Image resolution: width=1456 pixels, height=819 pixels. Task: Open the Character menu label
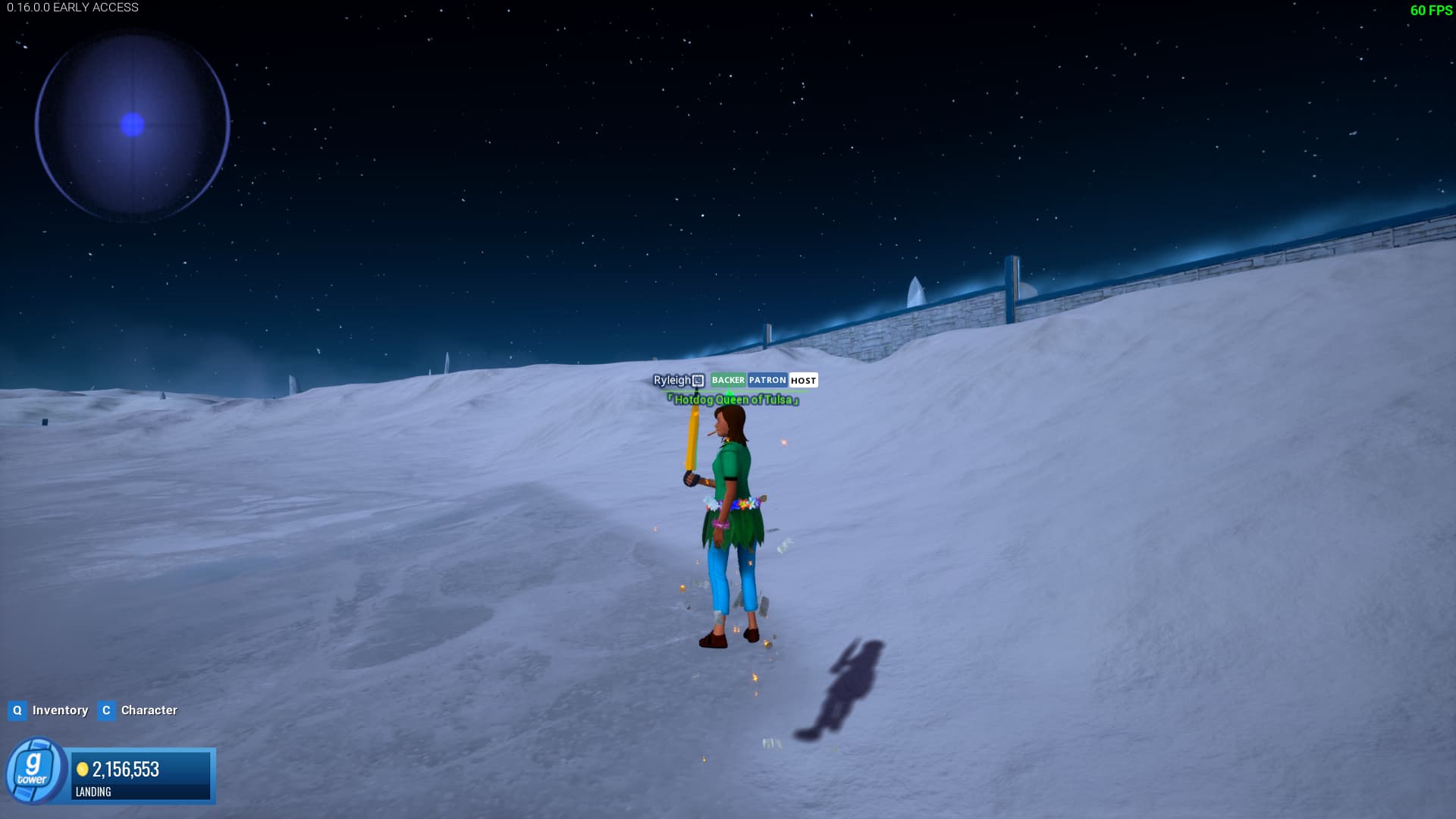[x=149, y=711]
